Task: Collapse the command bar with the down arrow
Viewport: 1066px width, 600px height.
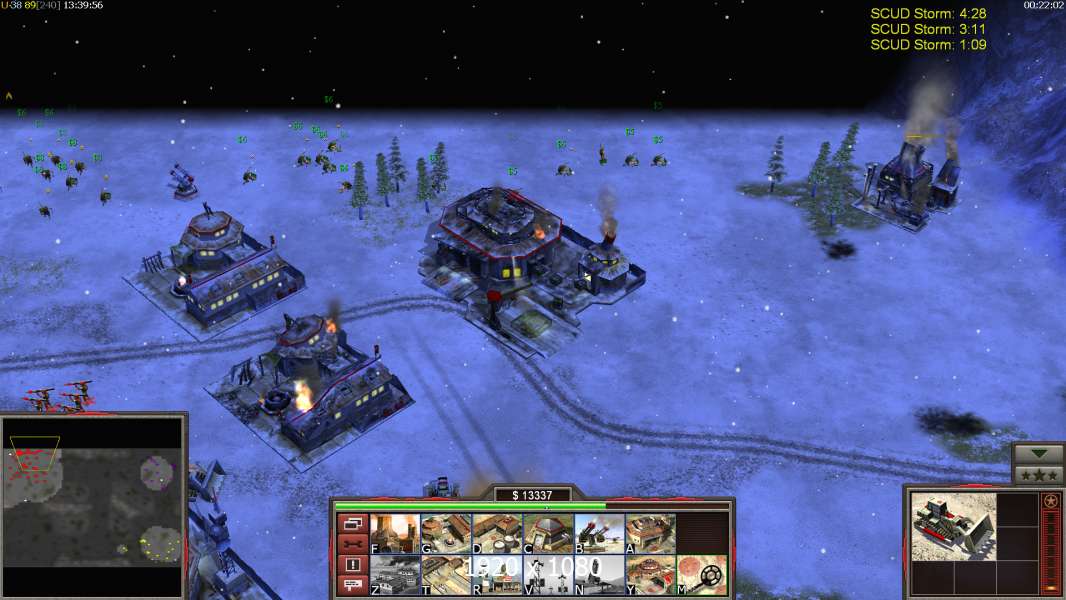Action: [x=1039, y=454]
